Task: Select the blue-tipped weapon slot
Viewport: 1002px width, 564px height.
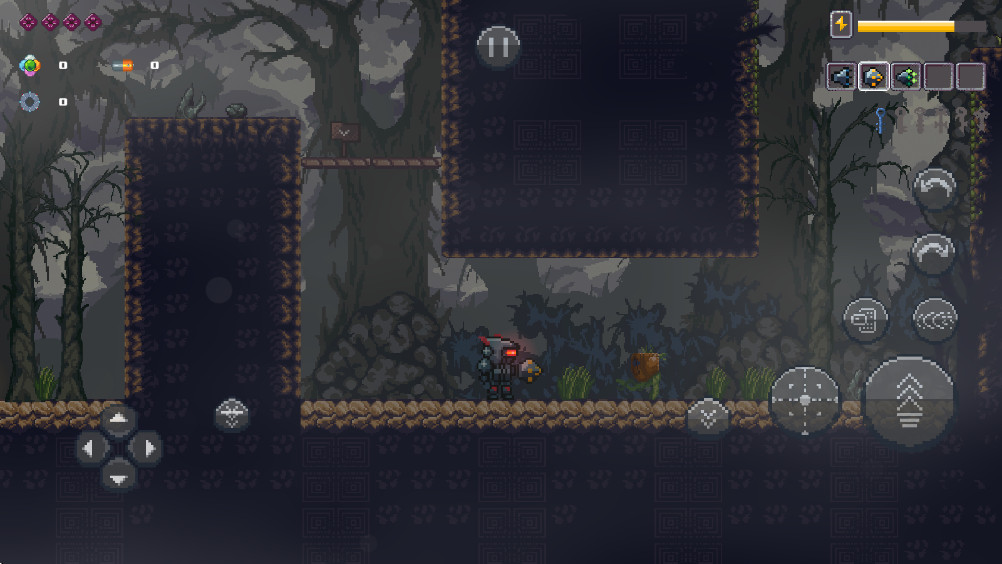Action: pos(842,77)
